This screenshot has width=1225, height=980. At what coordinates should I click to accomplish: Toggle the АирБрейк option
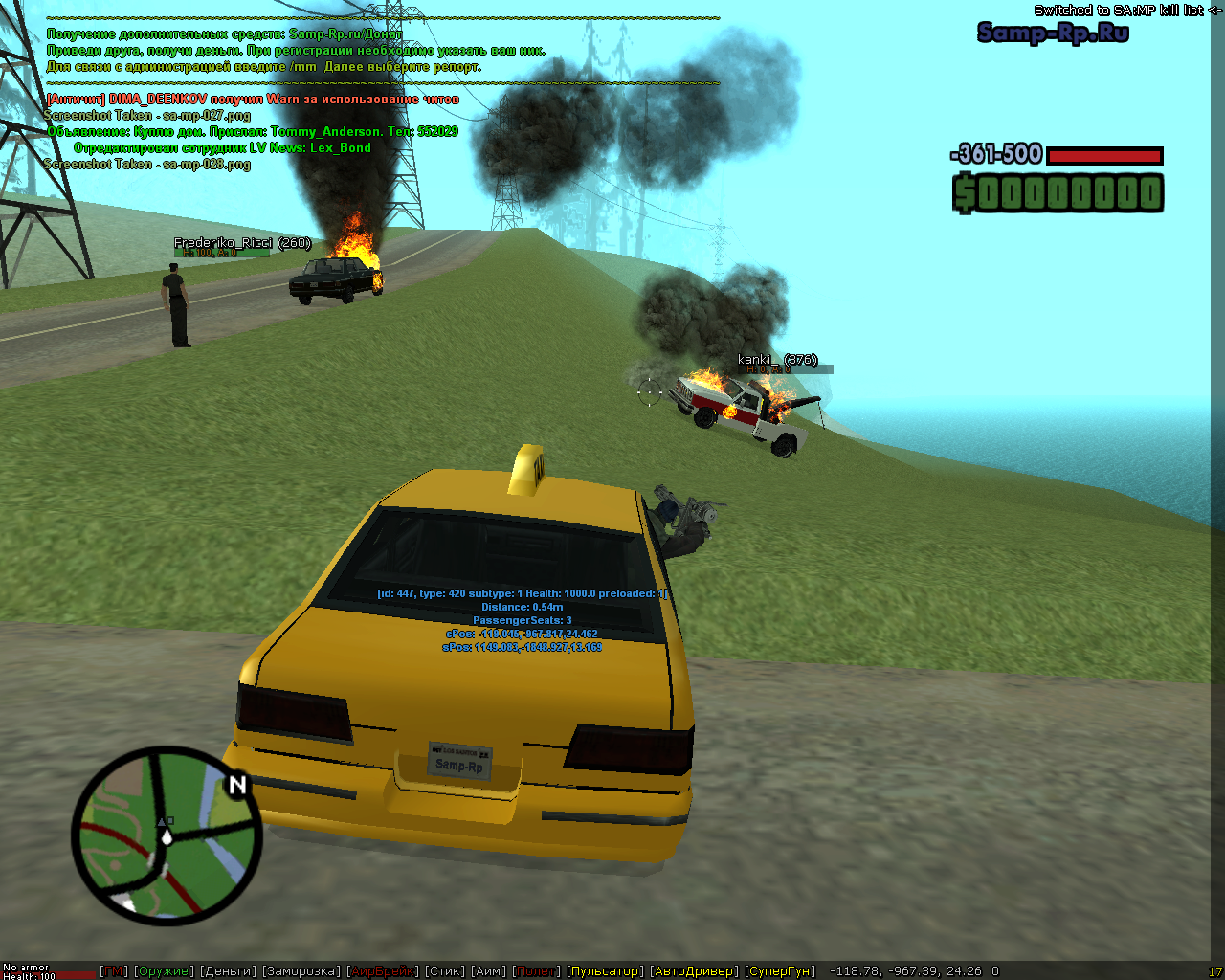click(x=383, y=971)
